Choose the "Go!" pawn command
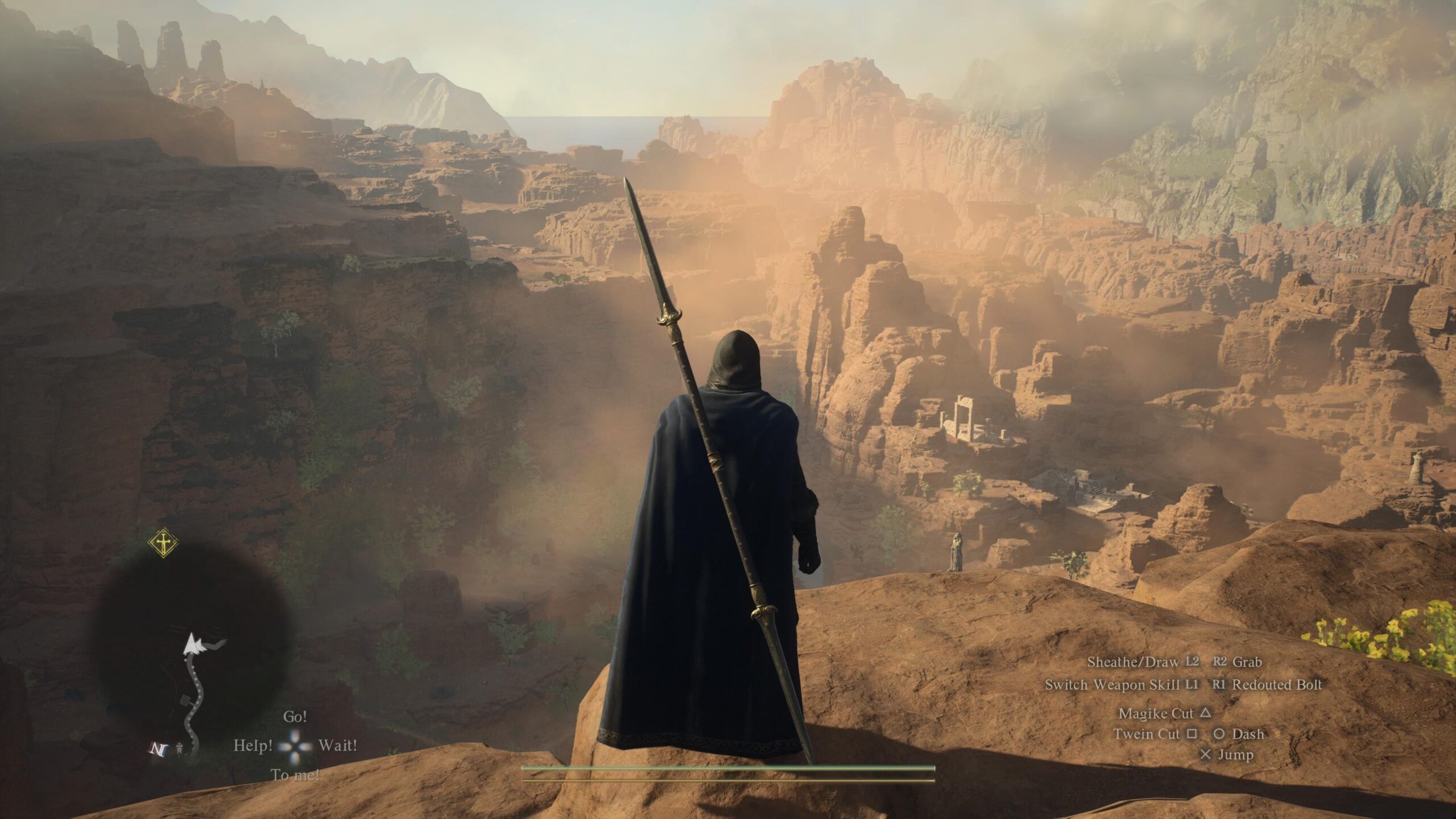Viewport: 1456px width, 819px height. tap(295, 717)
